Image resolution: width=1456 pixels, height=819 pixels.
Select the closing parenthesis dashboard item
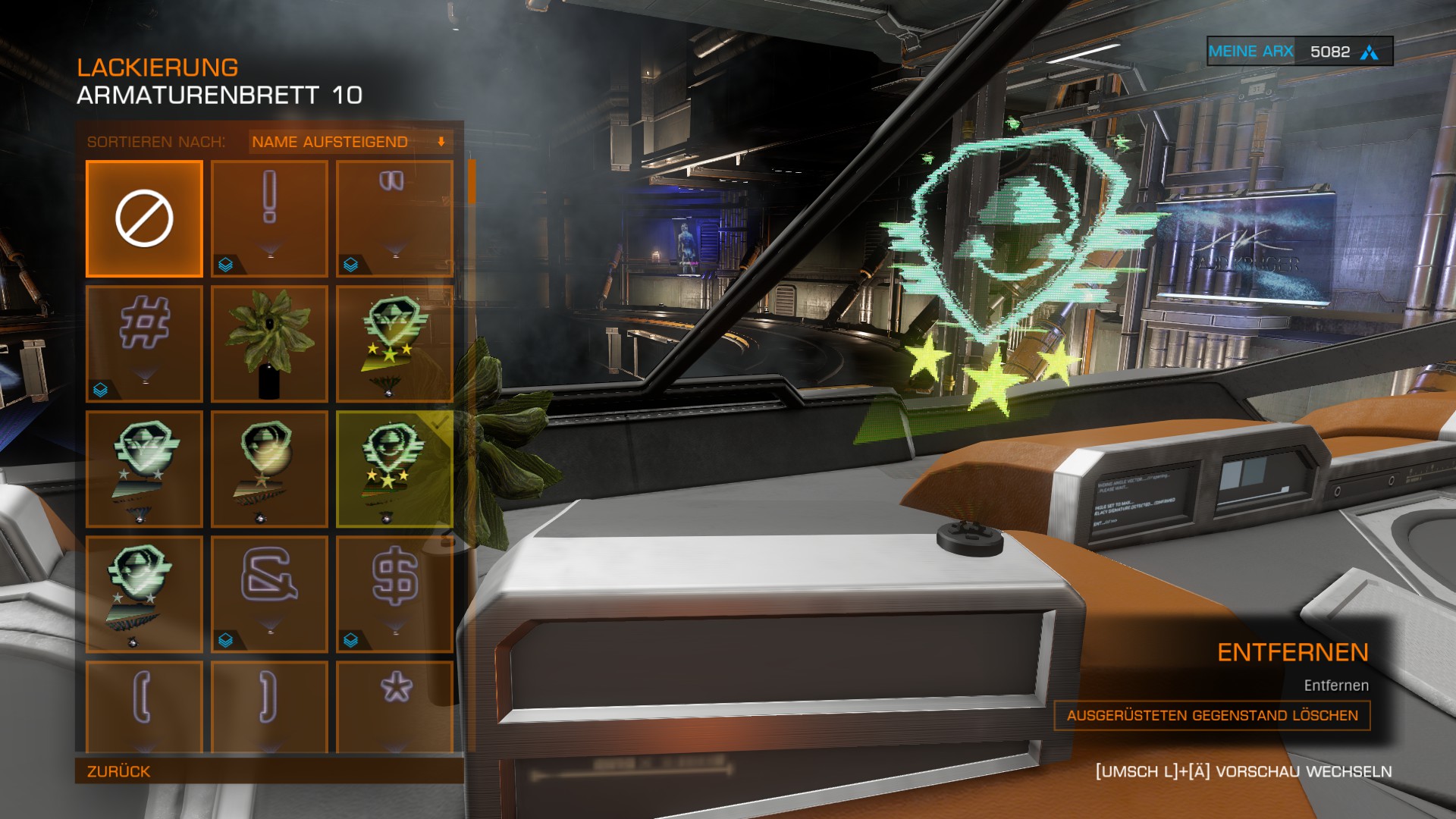(269, 705)
